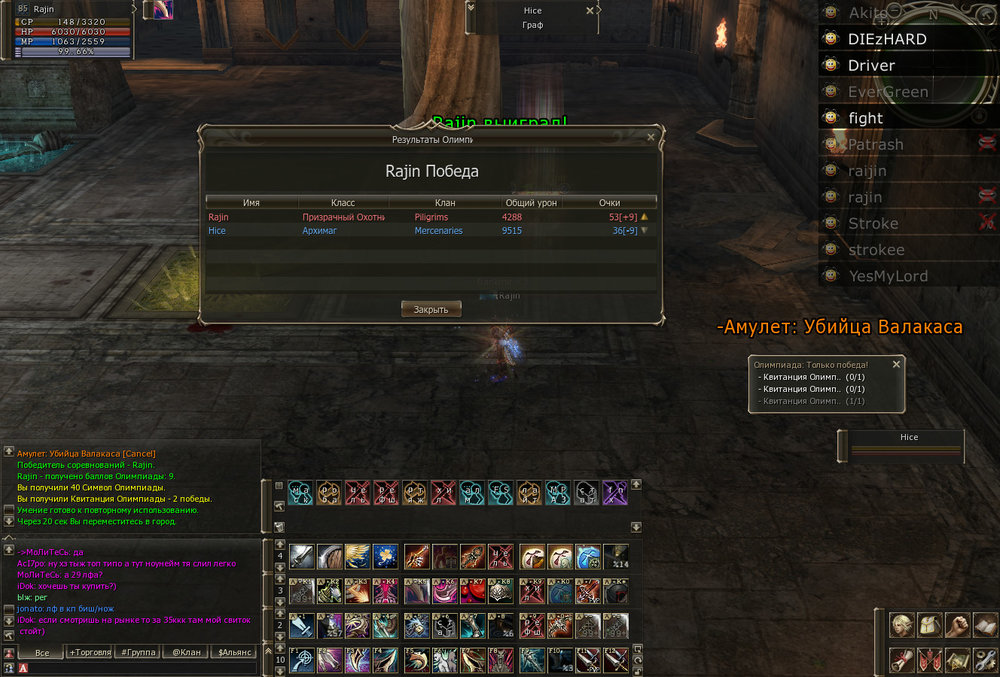The width and height of the screenshot is (1000, 677).
Task: Switch to the @Клан chat tab
Action: [x=183, y=652]
